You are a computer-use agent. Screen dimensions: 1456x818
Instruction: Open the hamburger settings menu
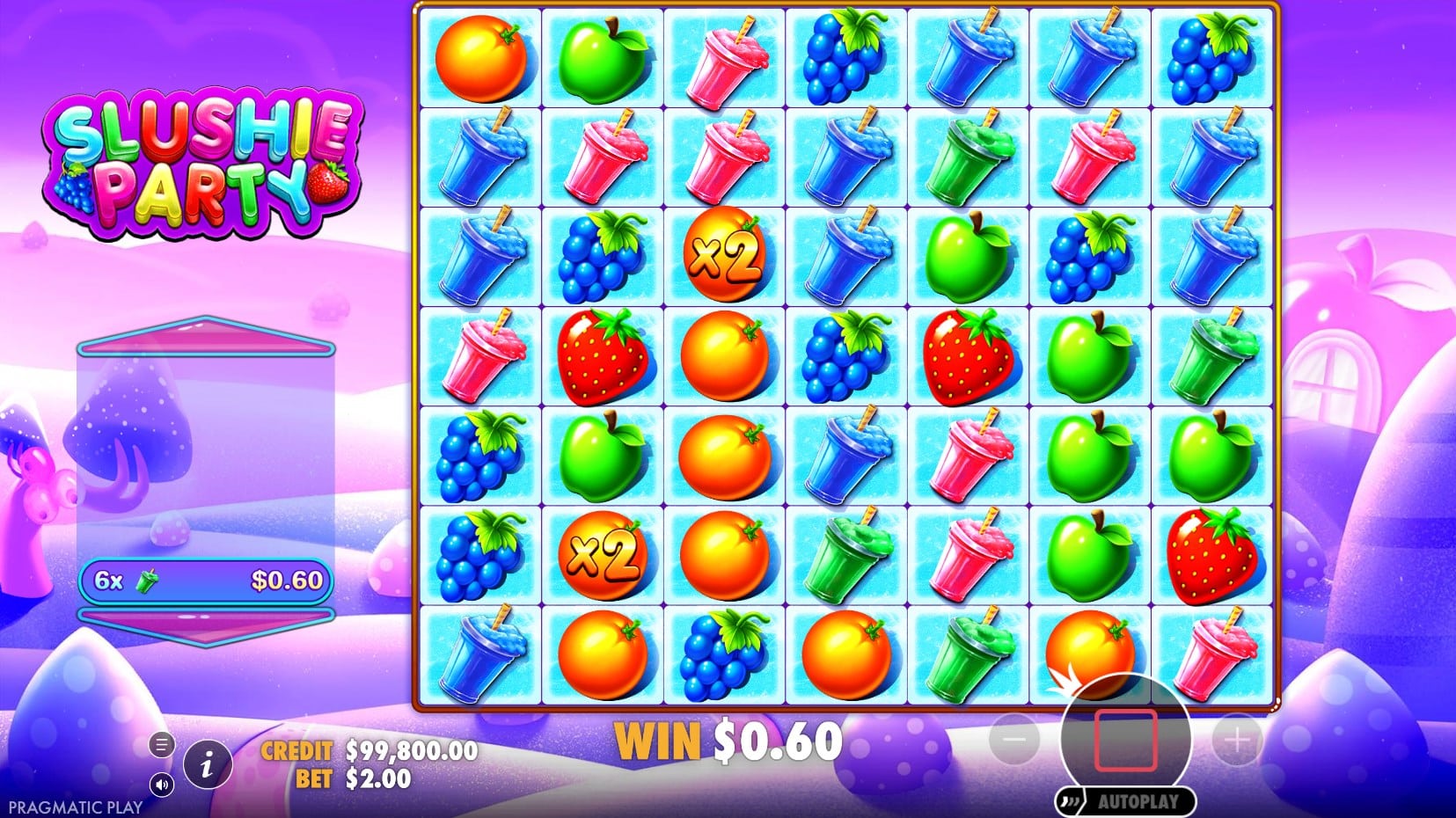tap(161, 745)
